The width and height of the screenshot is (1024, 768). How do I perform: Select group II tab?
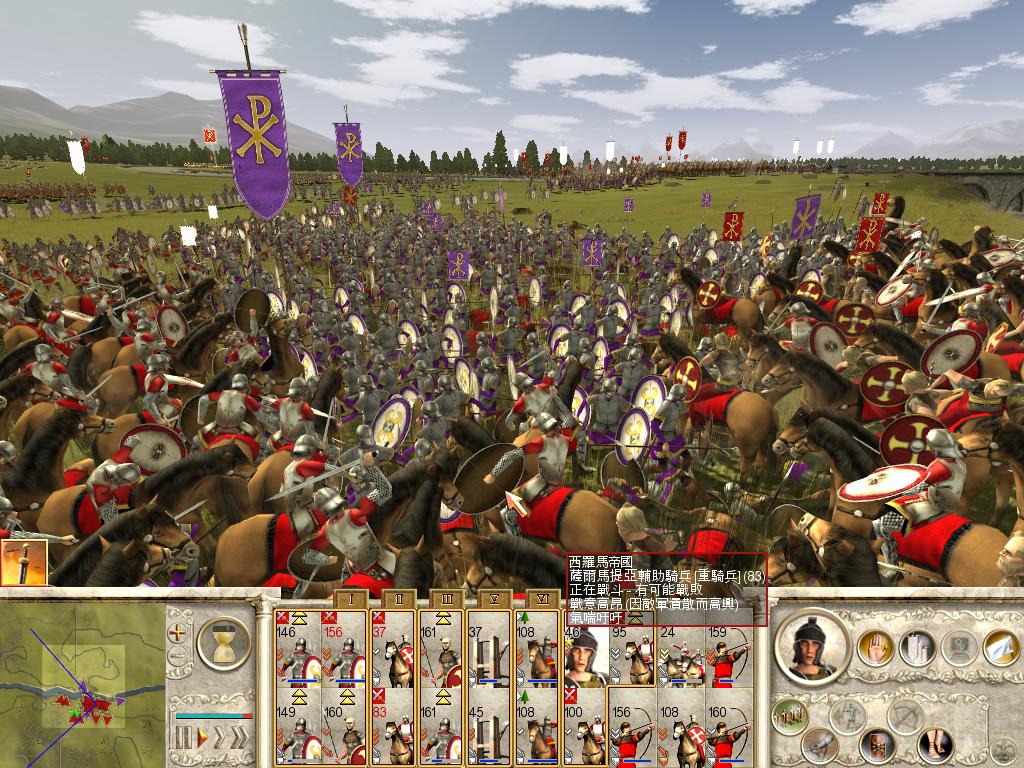398,599
